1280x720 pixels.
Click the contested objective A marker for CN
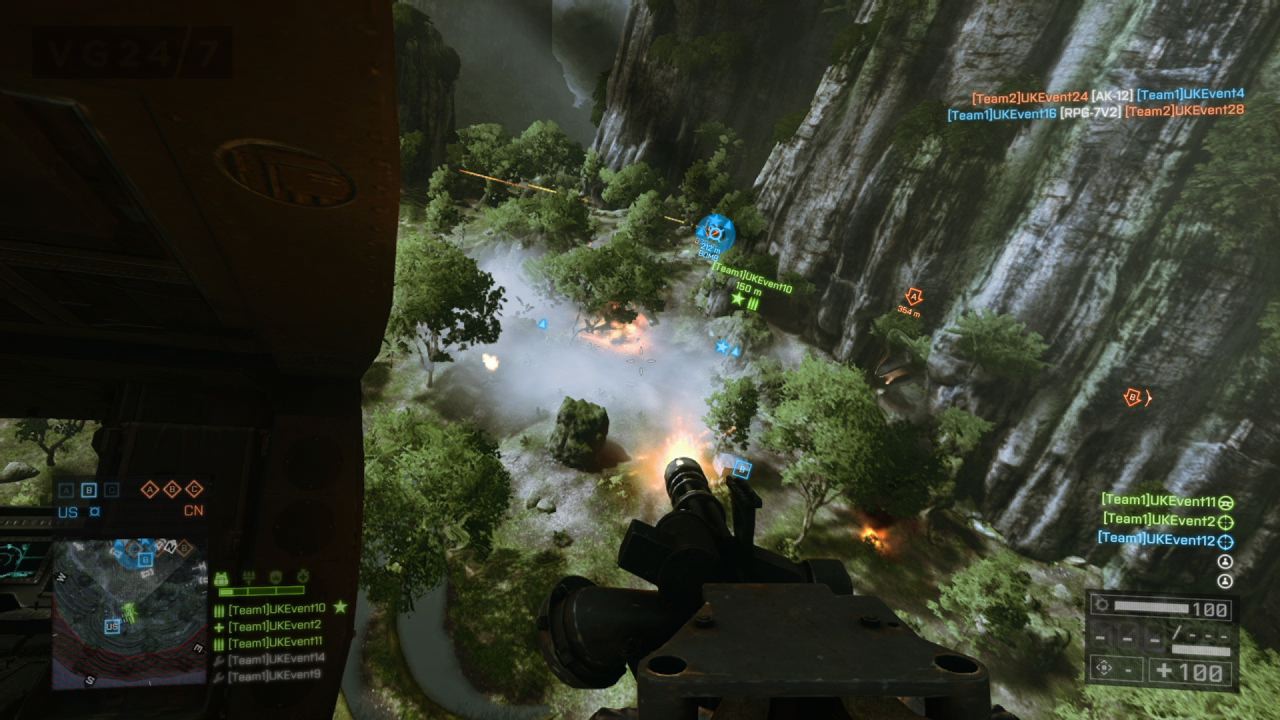149,490
